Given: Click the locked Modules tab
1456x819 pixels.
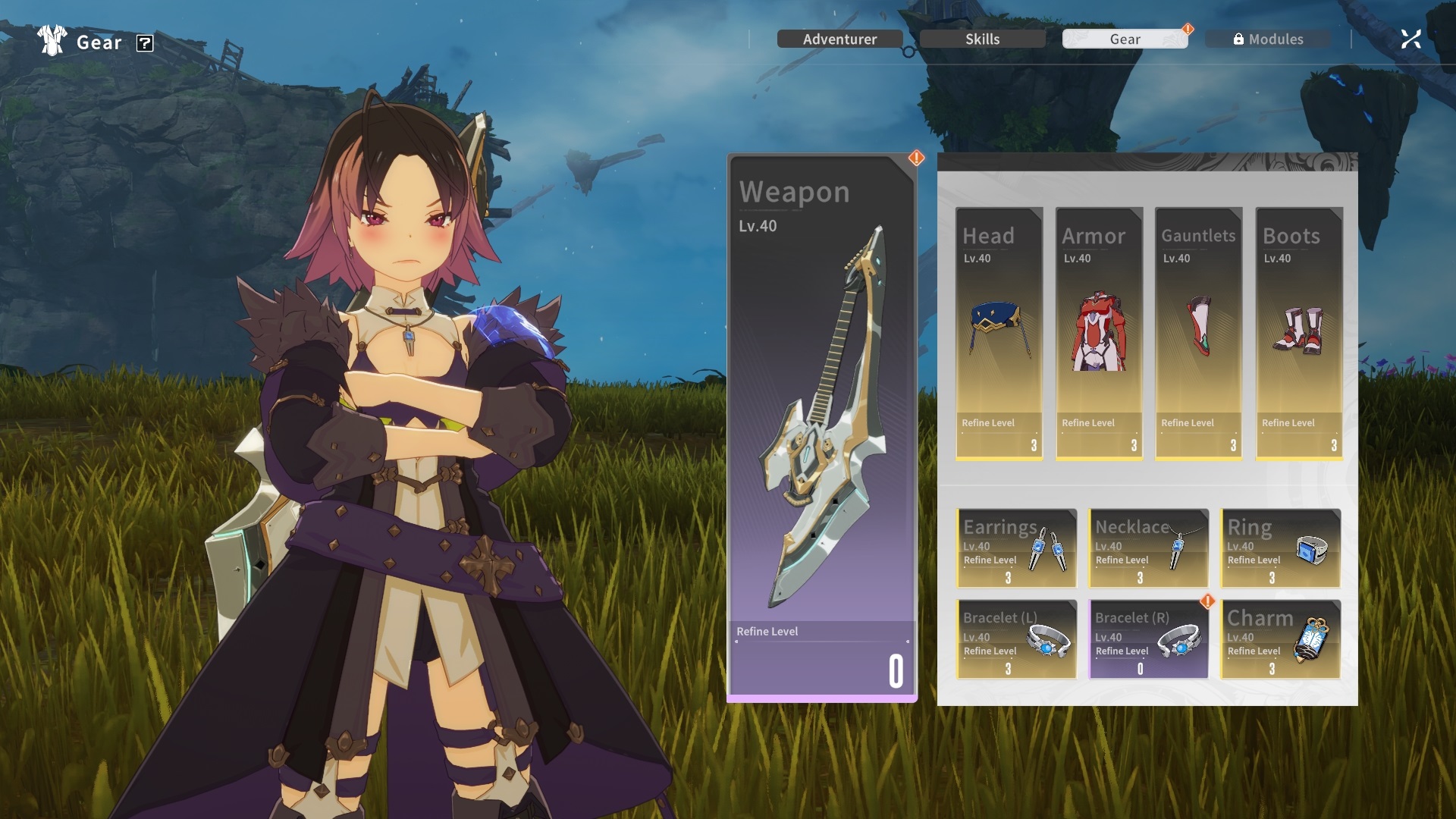Looking at the screenshot, I should point(1268,39).
